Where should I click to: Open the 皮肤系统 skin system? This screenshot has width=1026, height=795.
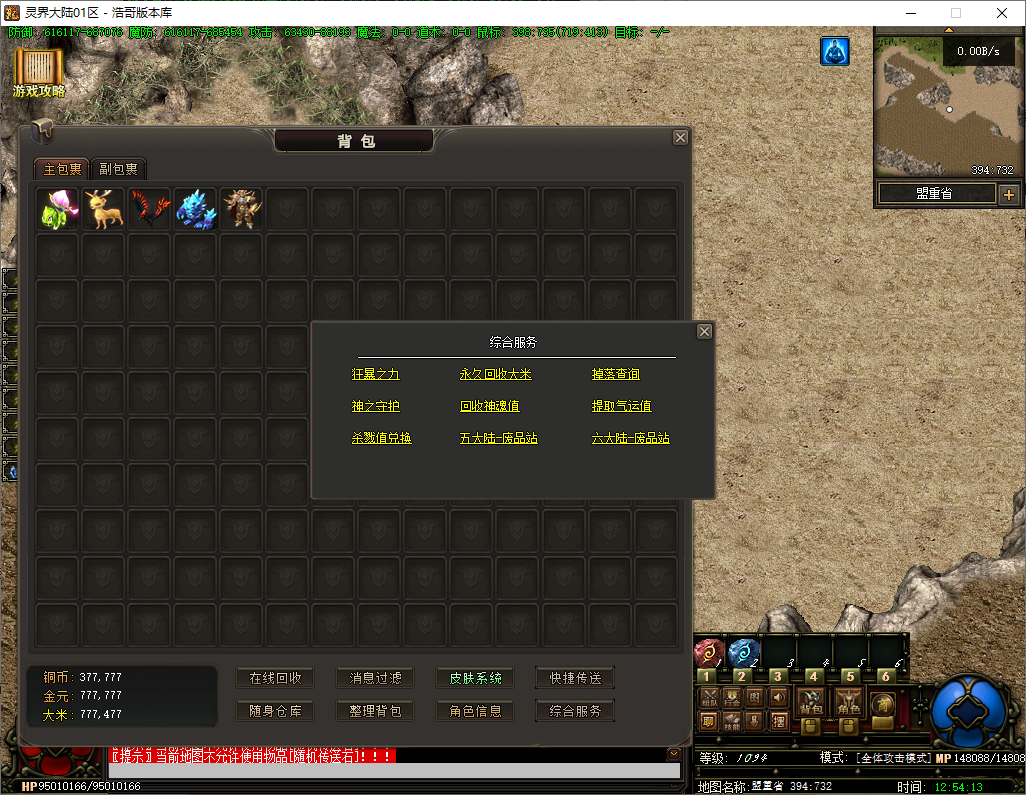(x=475, y=678)
